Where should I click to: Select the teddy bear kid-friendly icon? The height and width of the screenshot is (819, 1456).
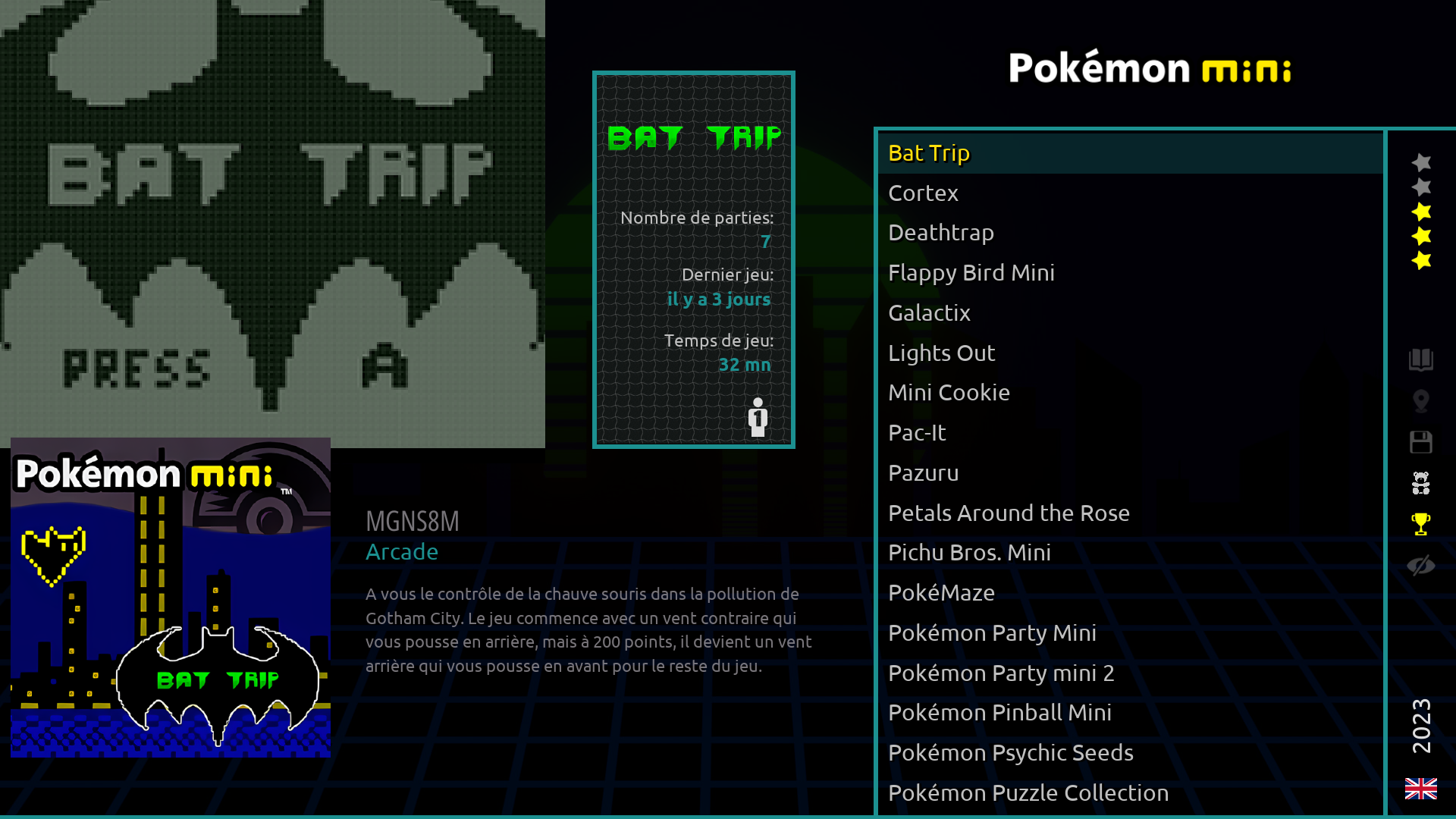point(1421,482)
